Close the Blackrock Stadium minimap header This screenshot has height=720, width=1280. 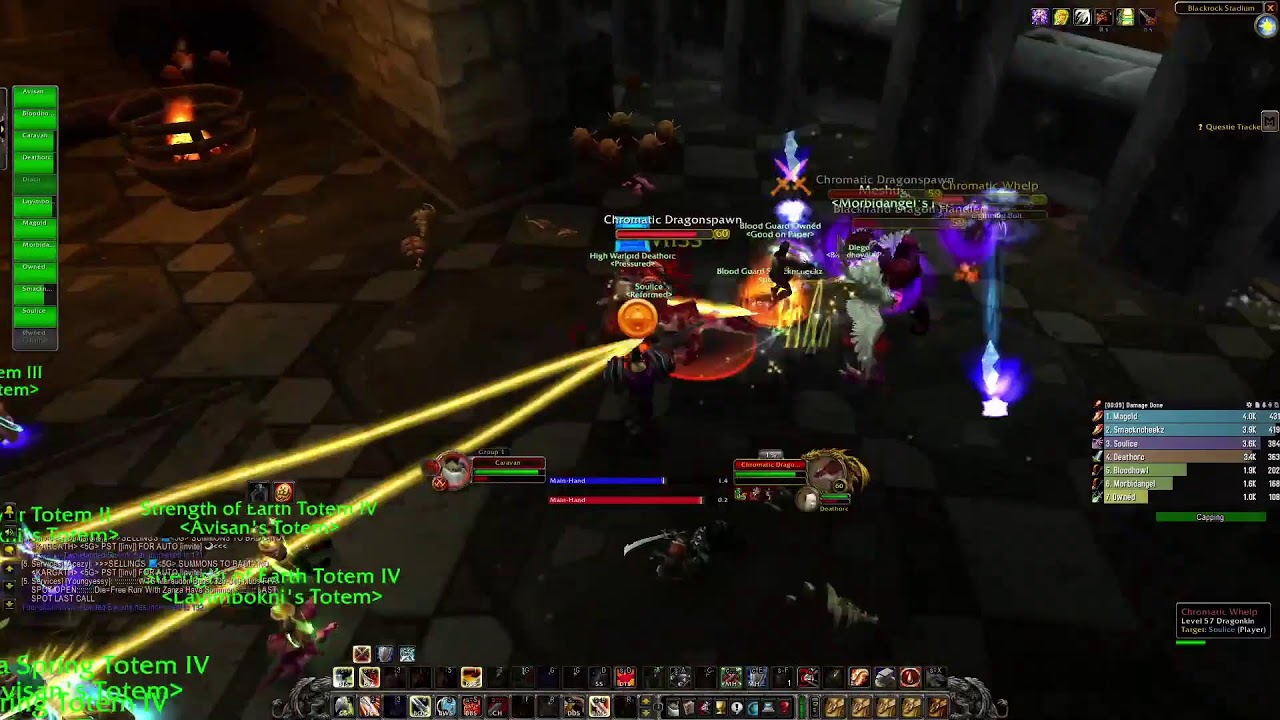click(1271, 8)
